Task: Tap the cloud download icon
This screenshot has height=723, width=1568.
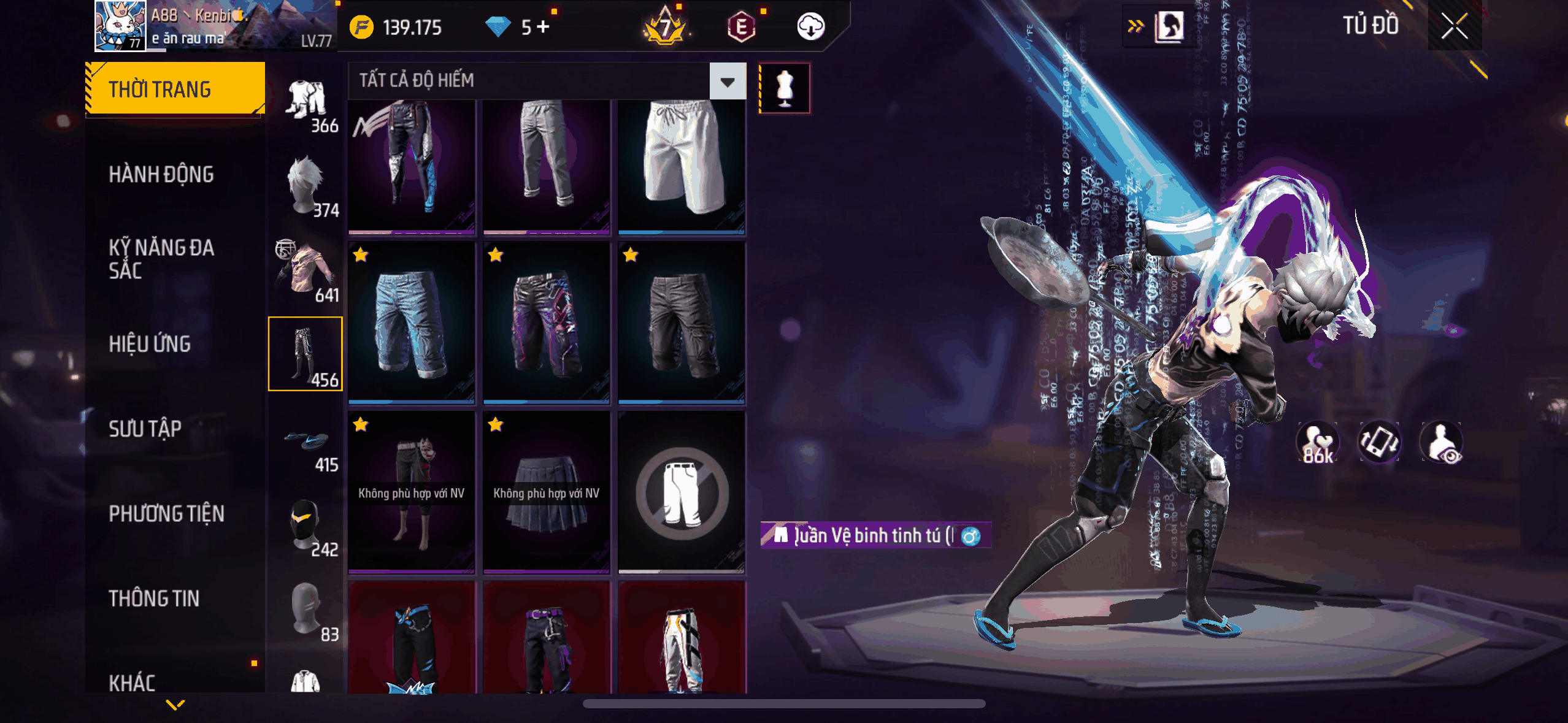Action: point(810,26)
